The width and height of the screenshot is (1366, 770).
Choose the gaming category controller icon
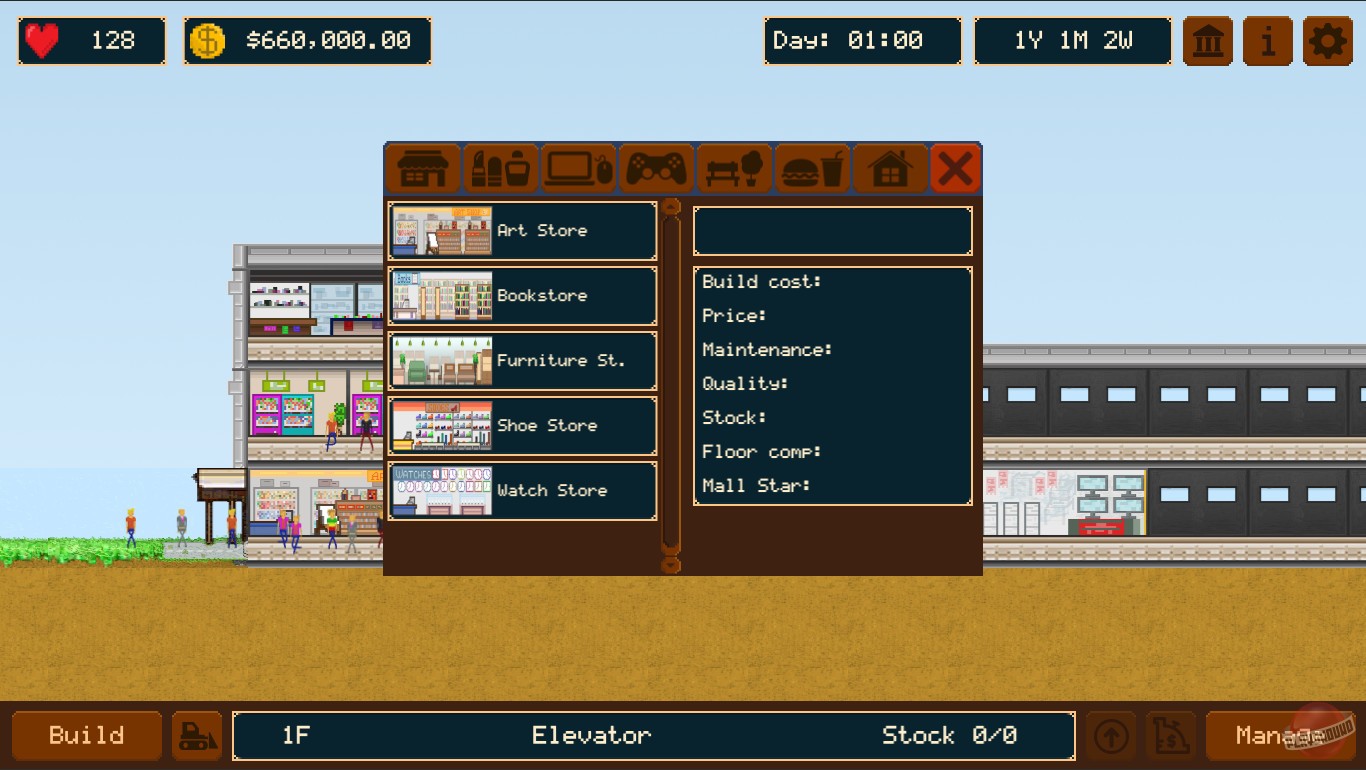point(656,168)
